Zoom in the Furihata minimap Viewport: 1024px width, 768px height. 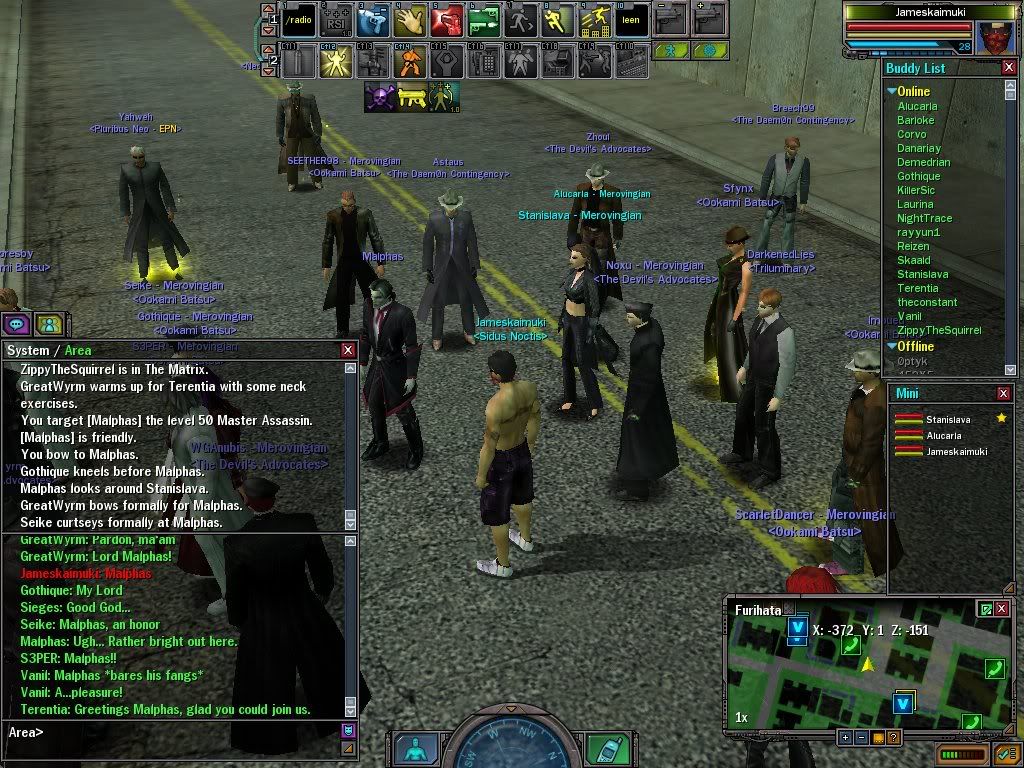pos(846,738)
